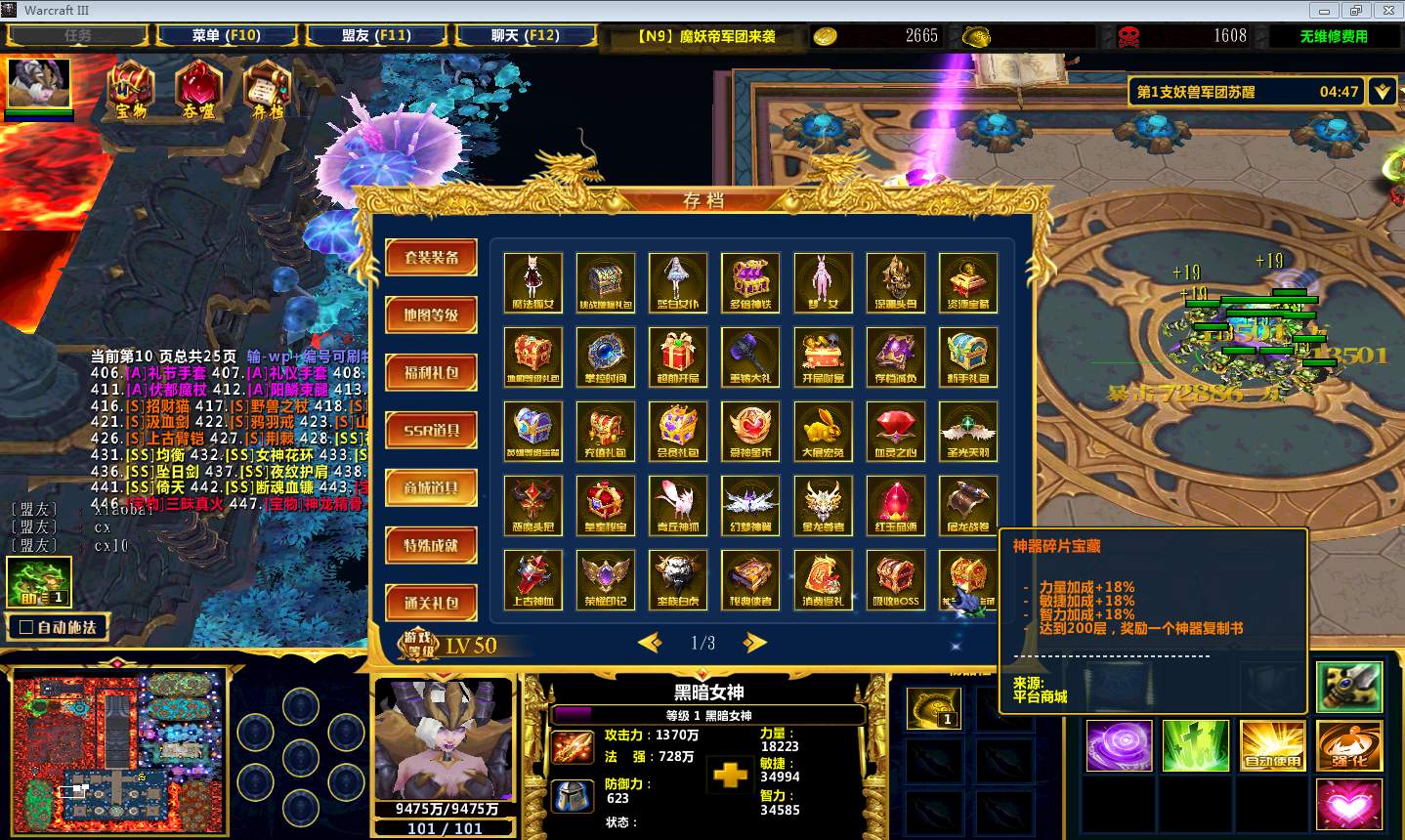
Task: Open the 菜单 (F10) menu
Action: [226, 35]
